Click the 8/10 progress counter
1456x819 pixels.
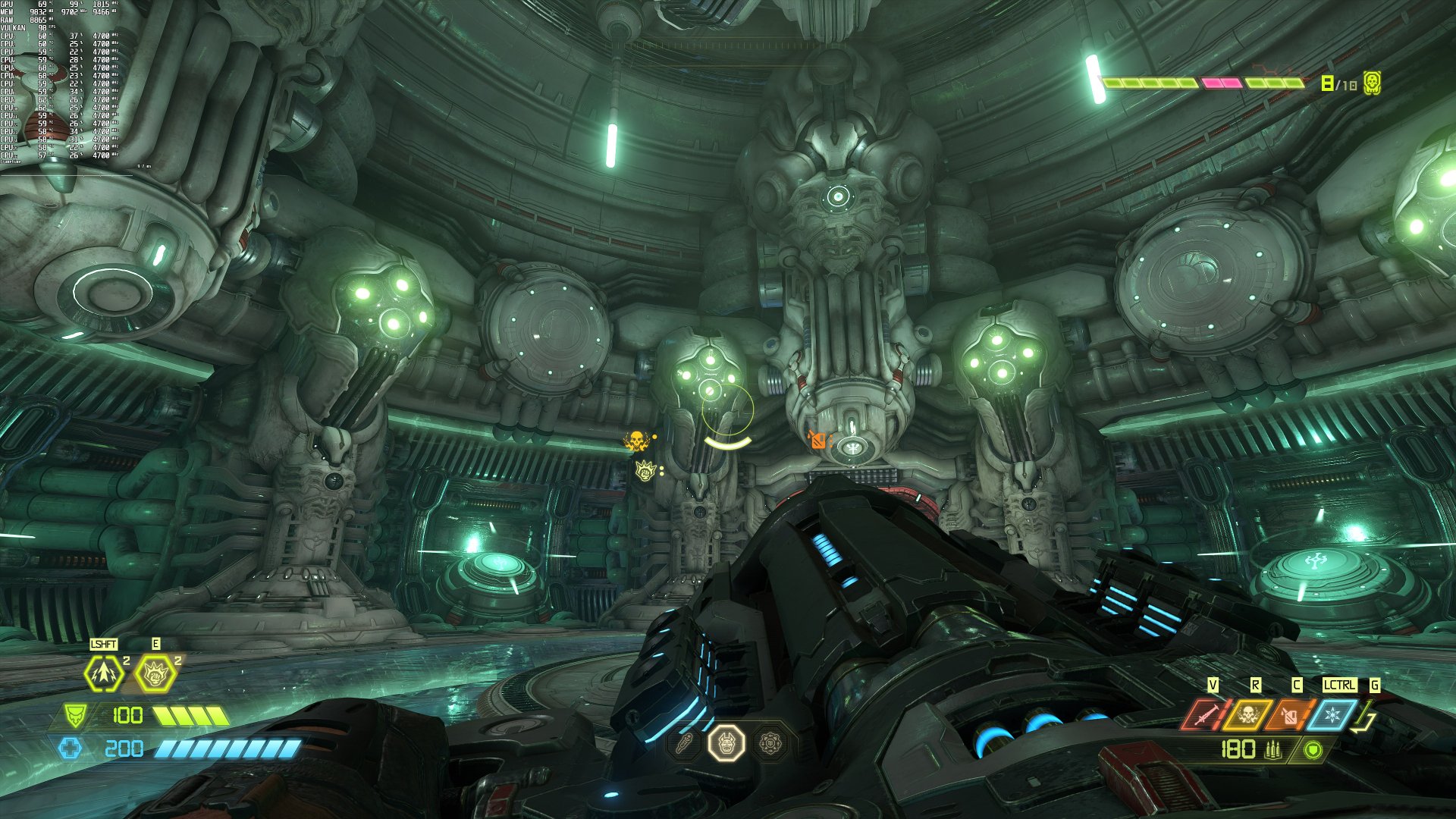tap(1339, 83)
